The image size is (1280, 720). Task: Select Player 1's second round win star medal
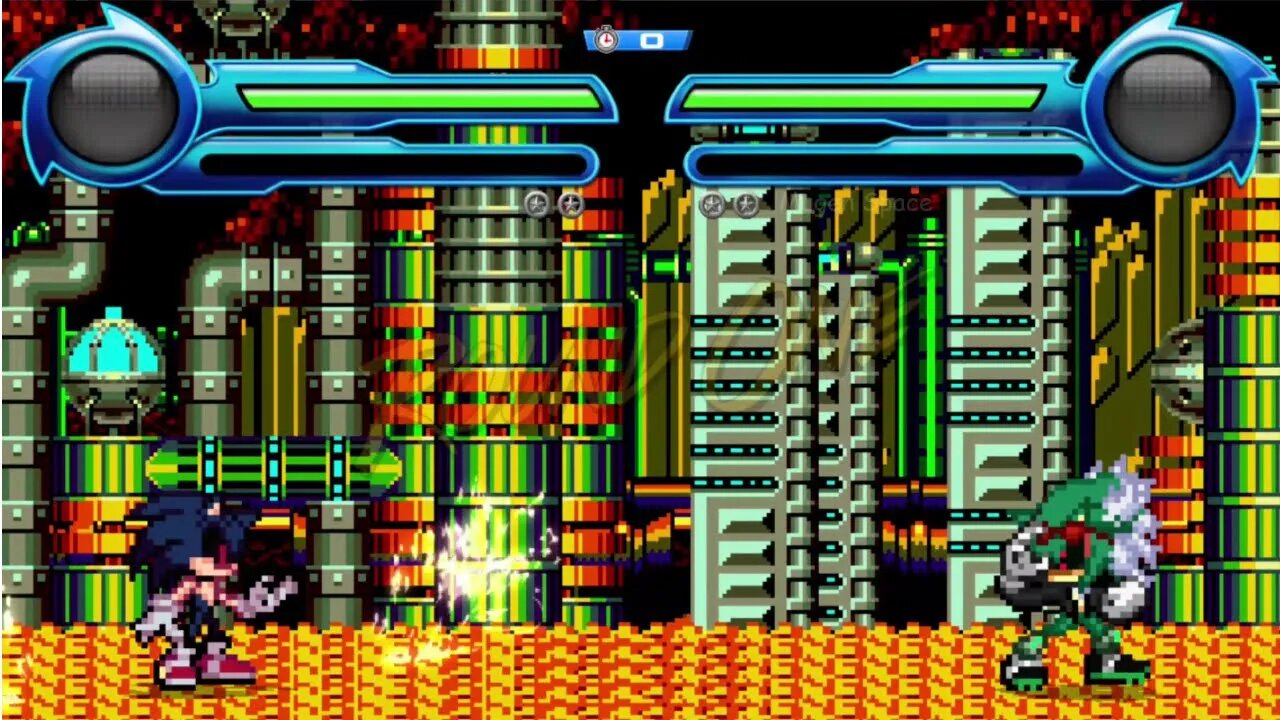tap(570, 203)
